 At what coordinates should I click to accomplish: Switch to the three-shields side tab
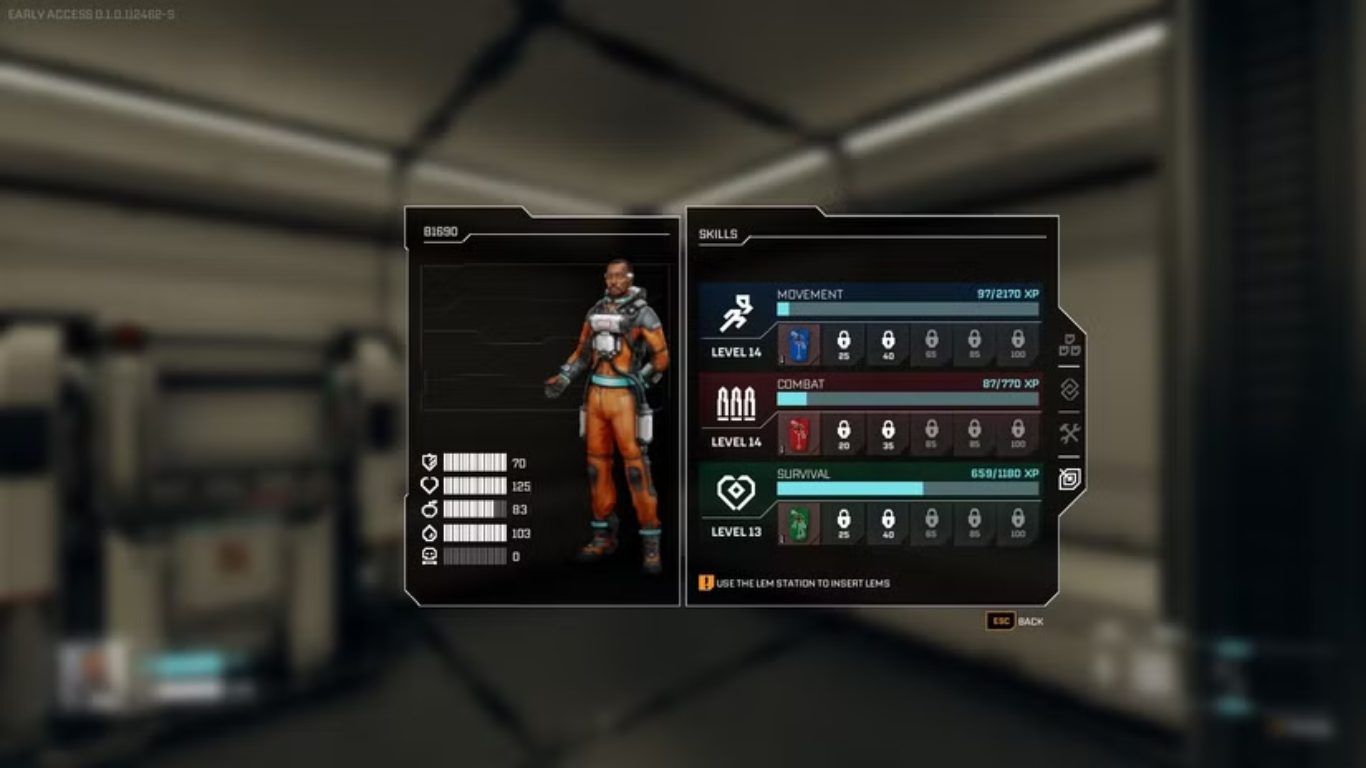[1069, 345]
